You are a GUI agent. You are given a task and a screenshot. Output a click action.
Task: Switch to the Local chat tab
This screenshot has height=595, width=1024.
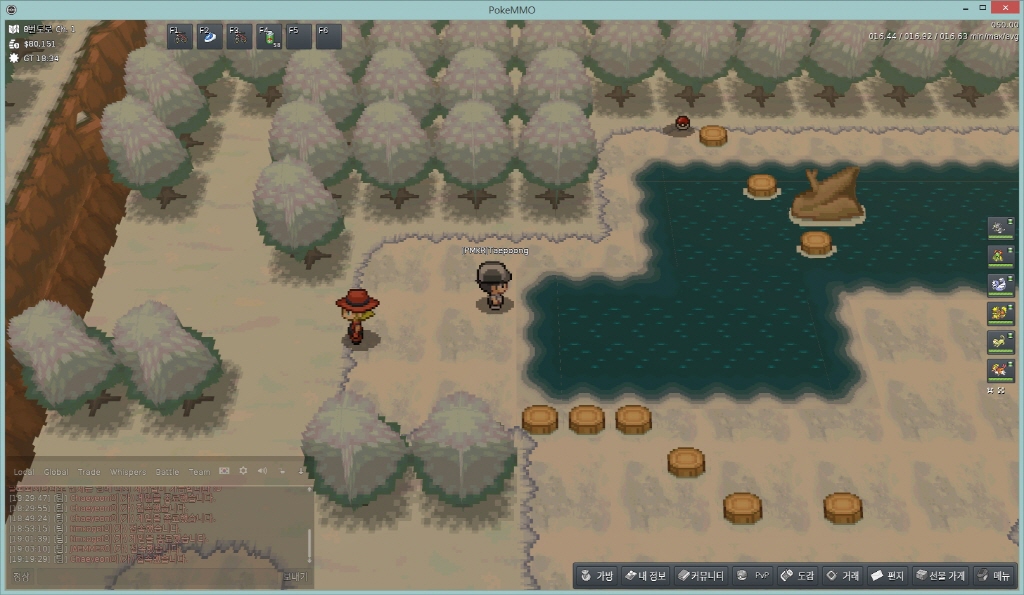click(23, 472)
